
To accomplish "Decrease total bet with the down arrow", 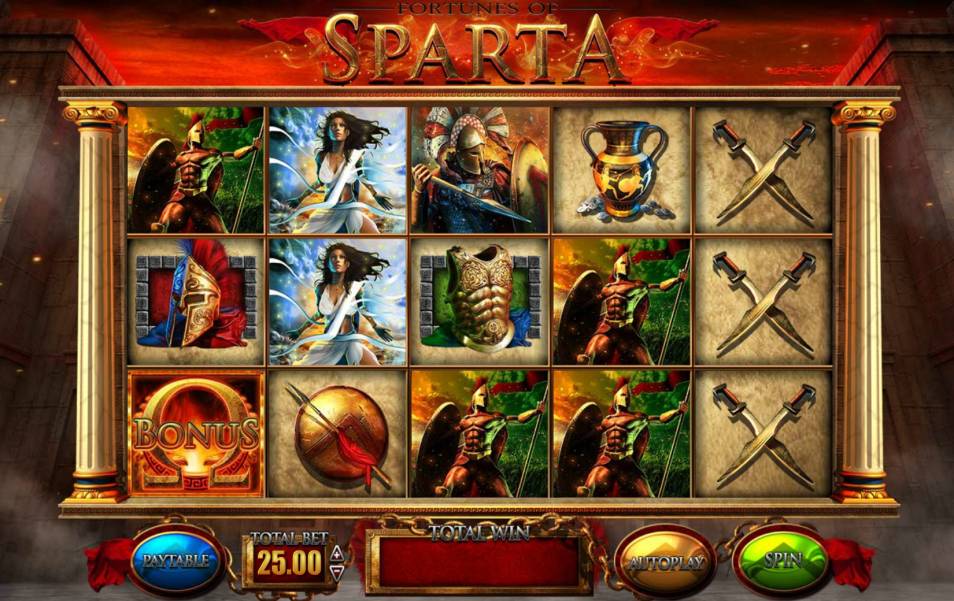I will pyautogui.click(x=337, y=570).
